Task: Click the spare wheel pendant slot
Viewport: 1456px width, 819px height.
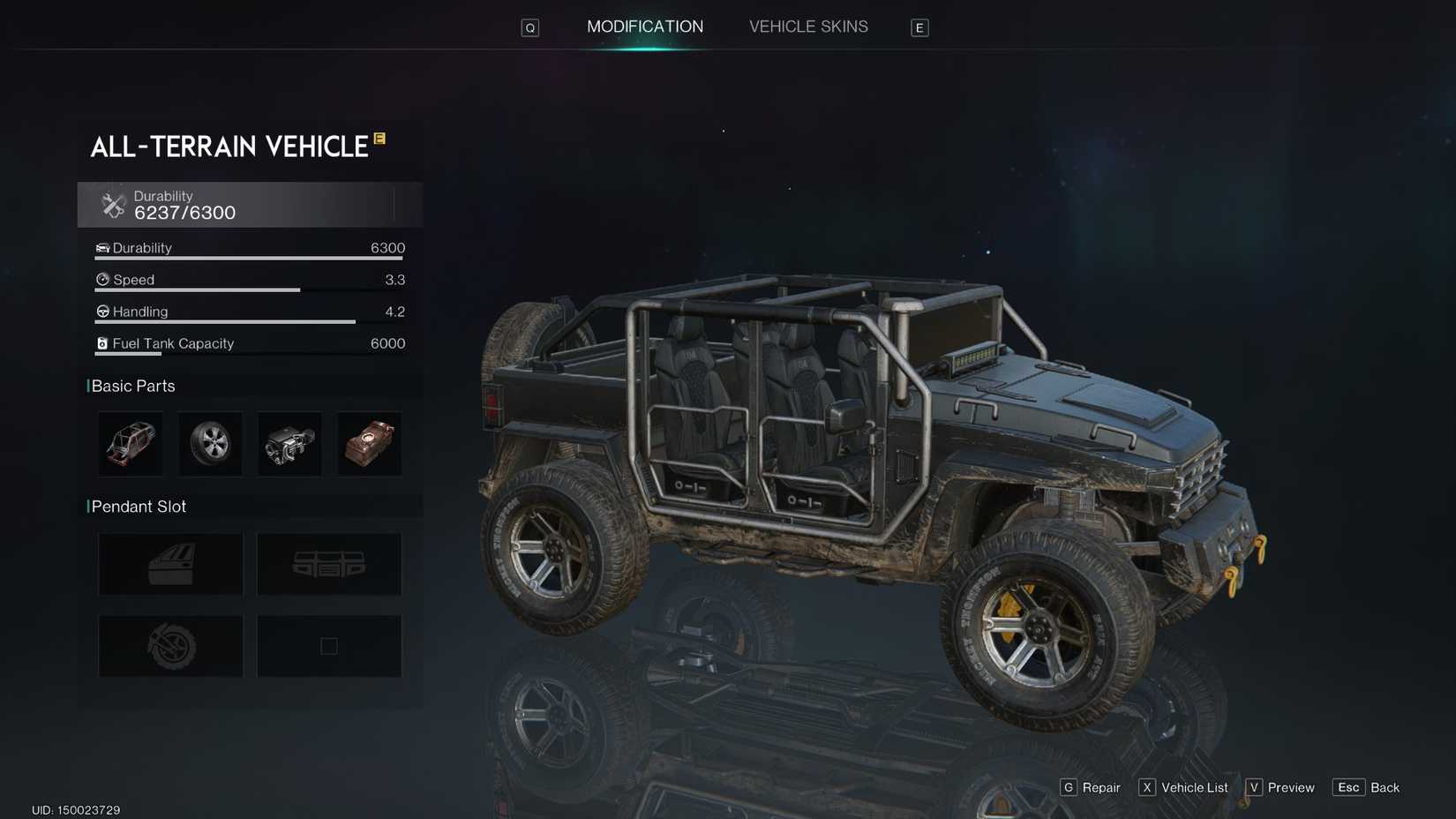Action: [169, 645]
